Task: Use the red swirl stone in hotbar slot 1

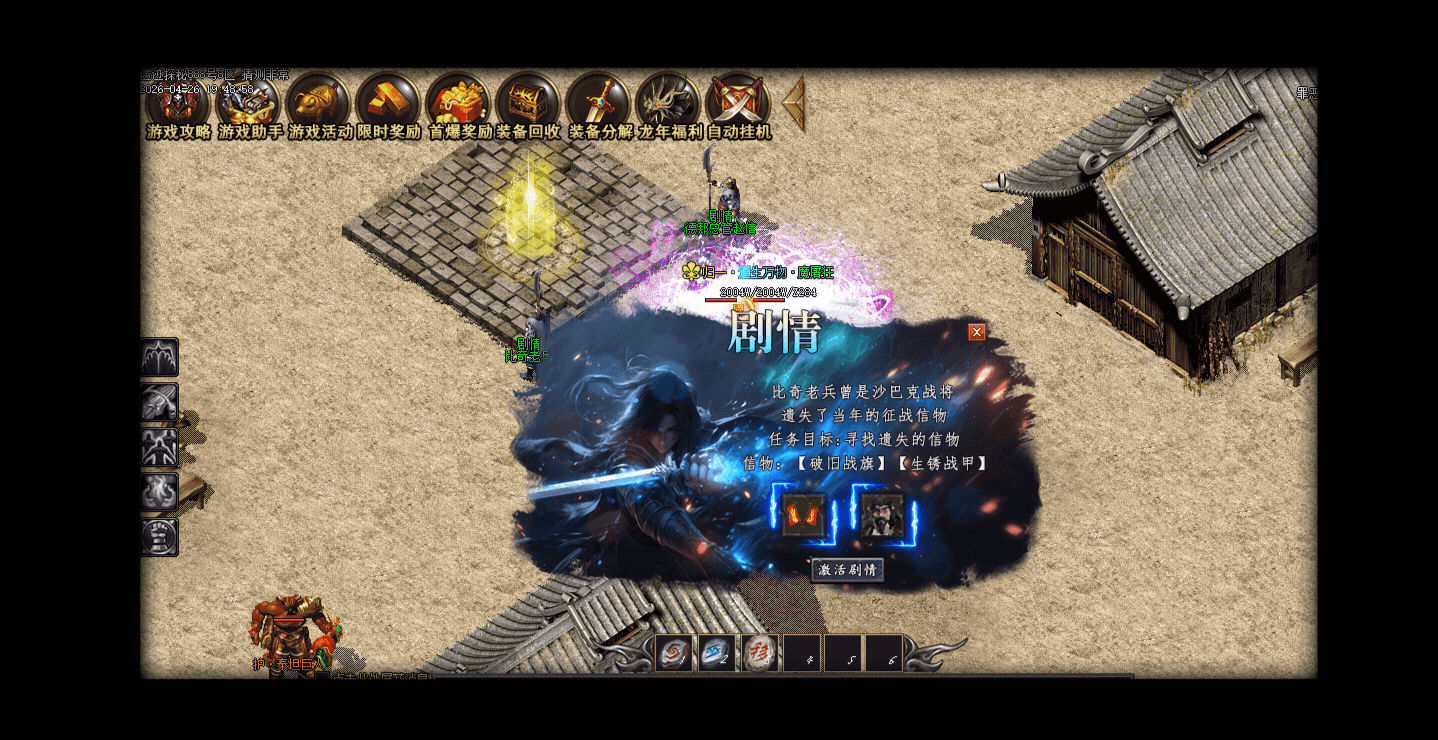Action: click(x=674, y=653)
